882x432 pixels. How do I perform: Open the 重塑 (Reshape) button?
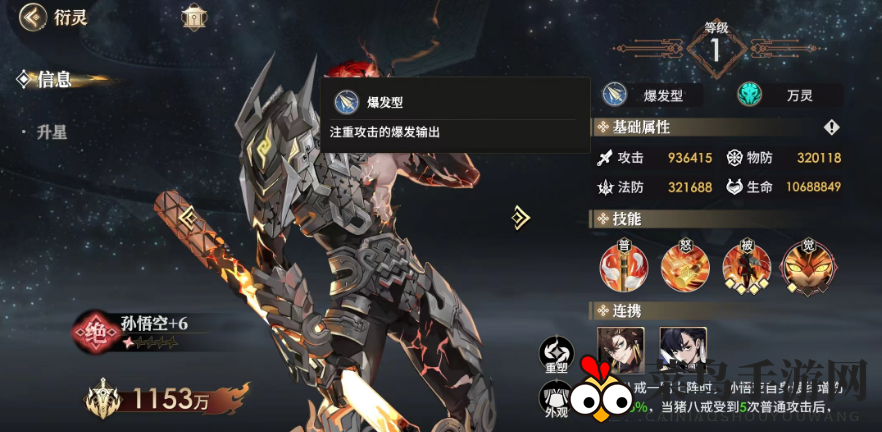pos(556,354)
